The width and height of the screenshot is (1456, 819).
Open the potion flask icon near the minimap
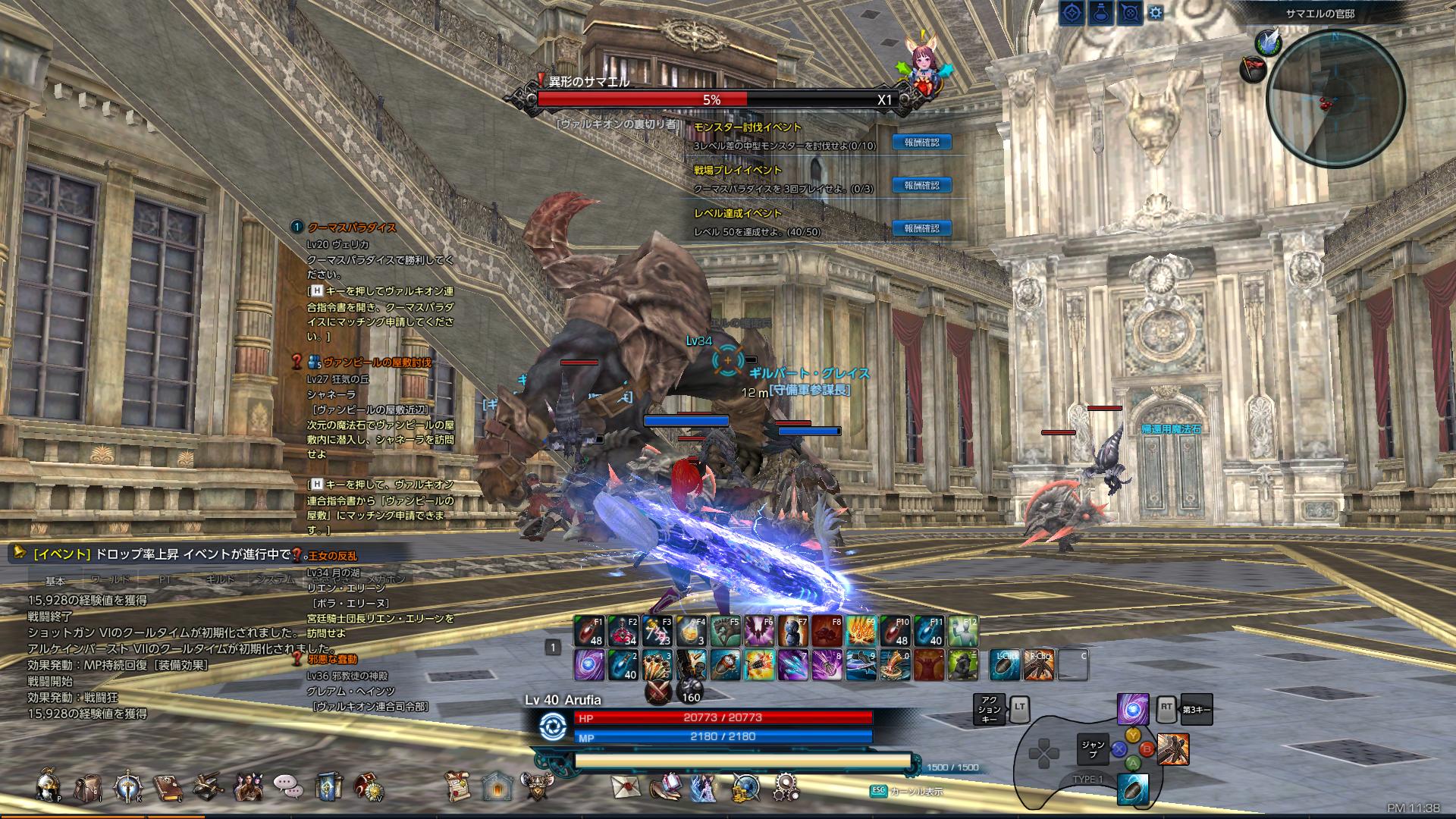(x=1100, y=13)
